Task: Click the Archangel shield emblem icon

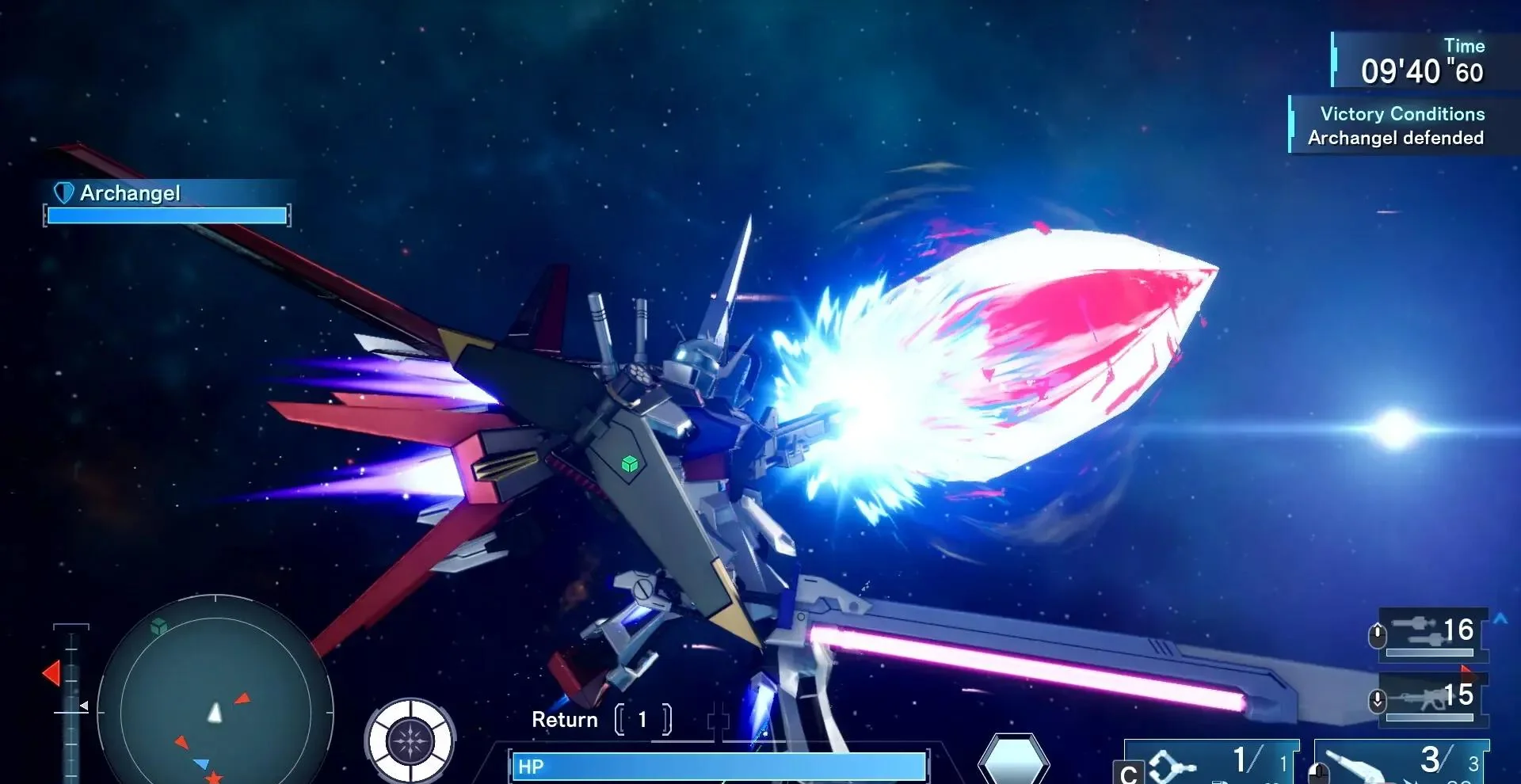Action: tap(63, 192)
